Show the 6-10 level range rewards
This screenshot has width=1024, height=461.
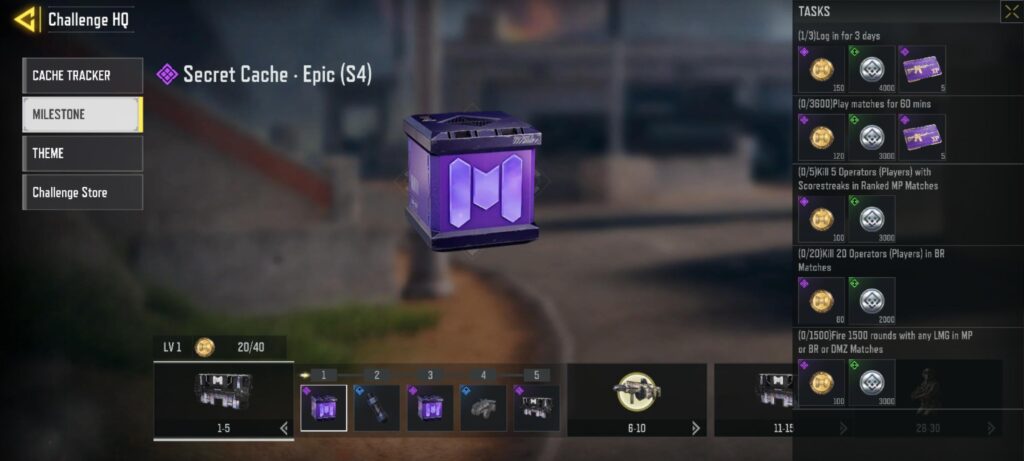point(636,399)
